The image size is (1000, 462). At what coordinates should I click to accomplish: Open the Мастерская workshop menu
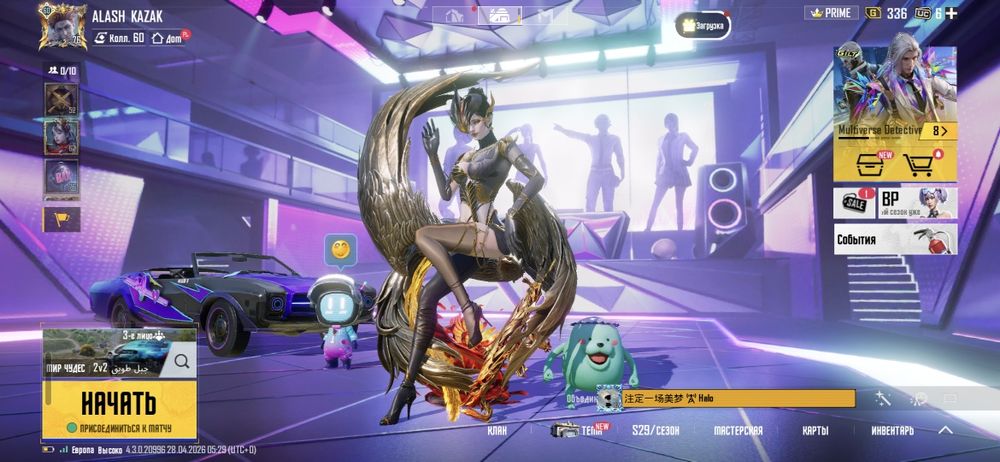coord(738,431)
